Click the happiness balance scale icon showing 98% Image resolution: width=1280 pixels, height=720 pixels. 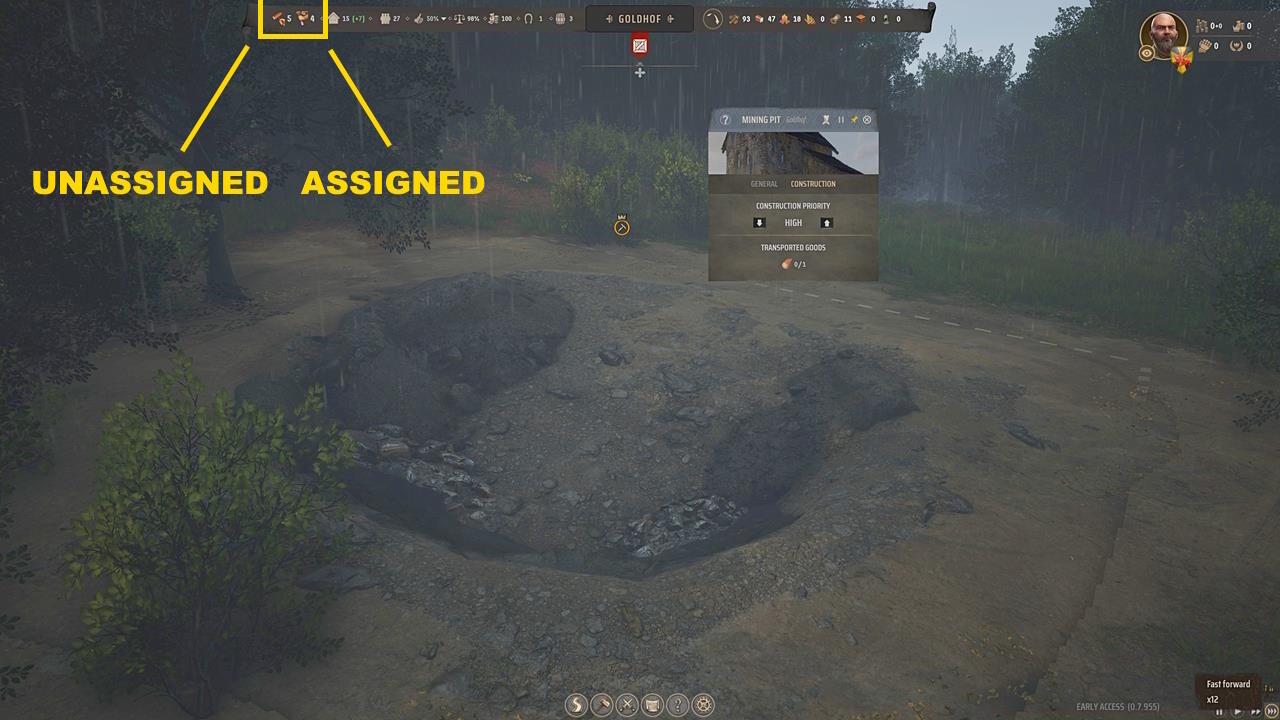[x=458, y=18]
